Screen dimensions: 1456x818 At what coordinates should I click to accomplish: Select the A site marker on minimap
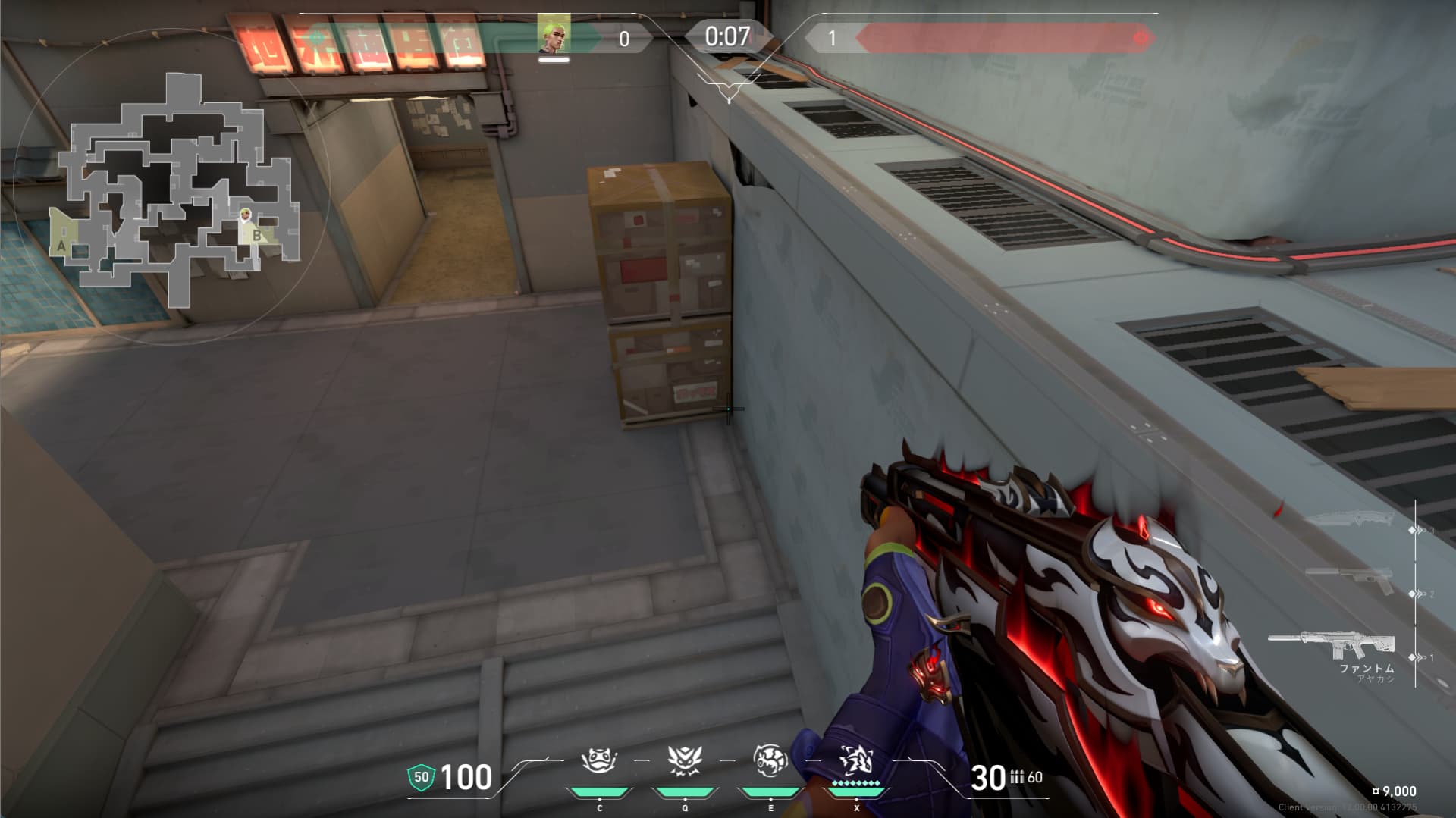[61, 246]
